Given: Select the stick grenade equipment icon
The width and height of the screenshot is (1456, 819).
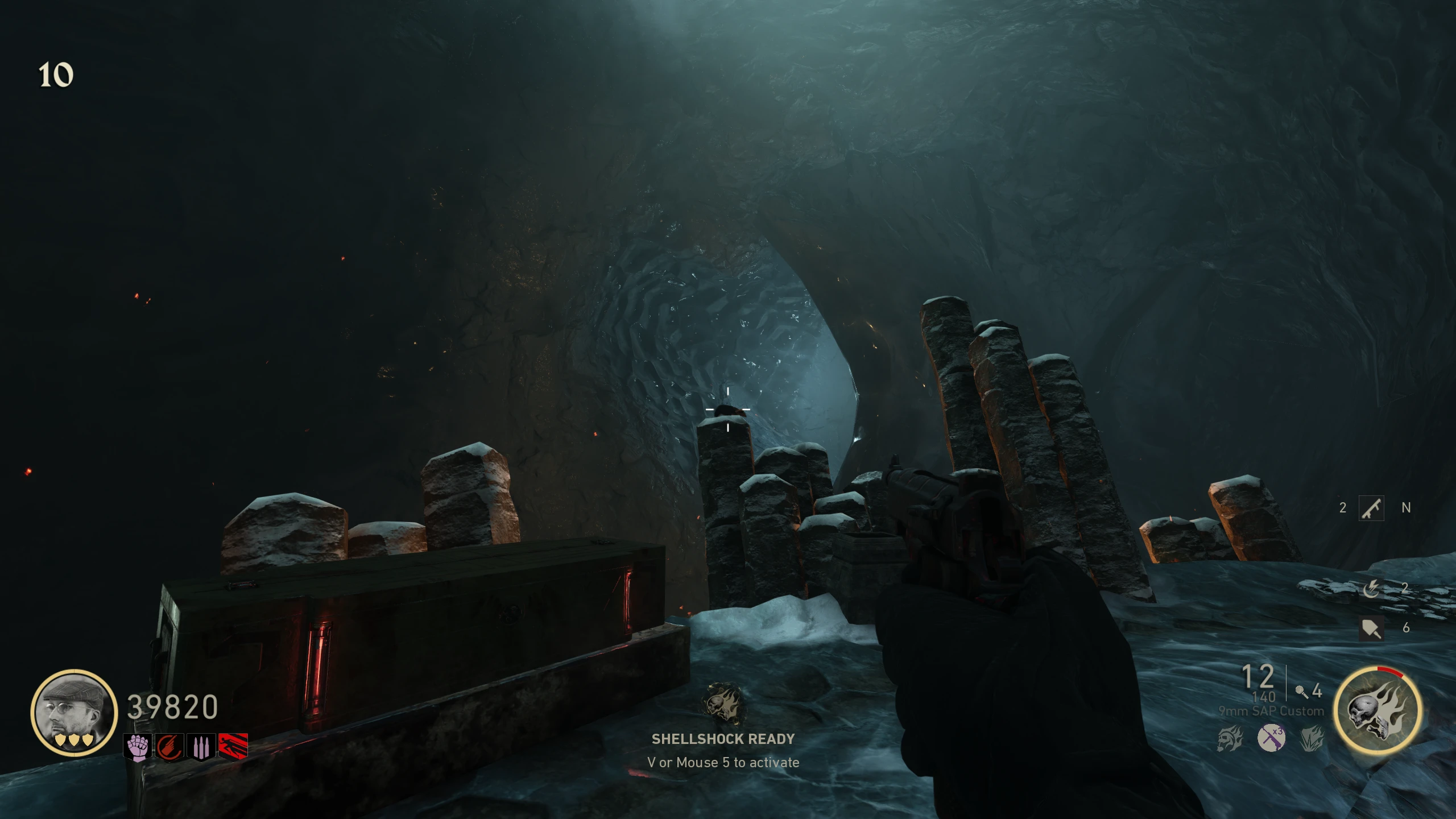Looking at the screenshot, I should (x=1301, y=691).
